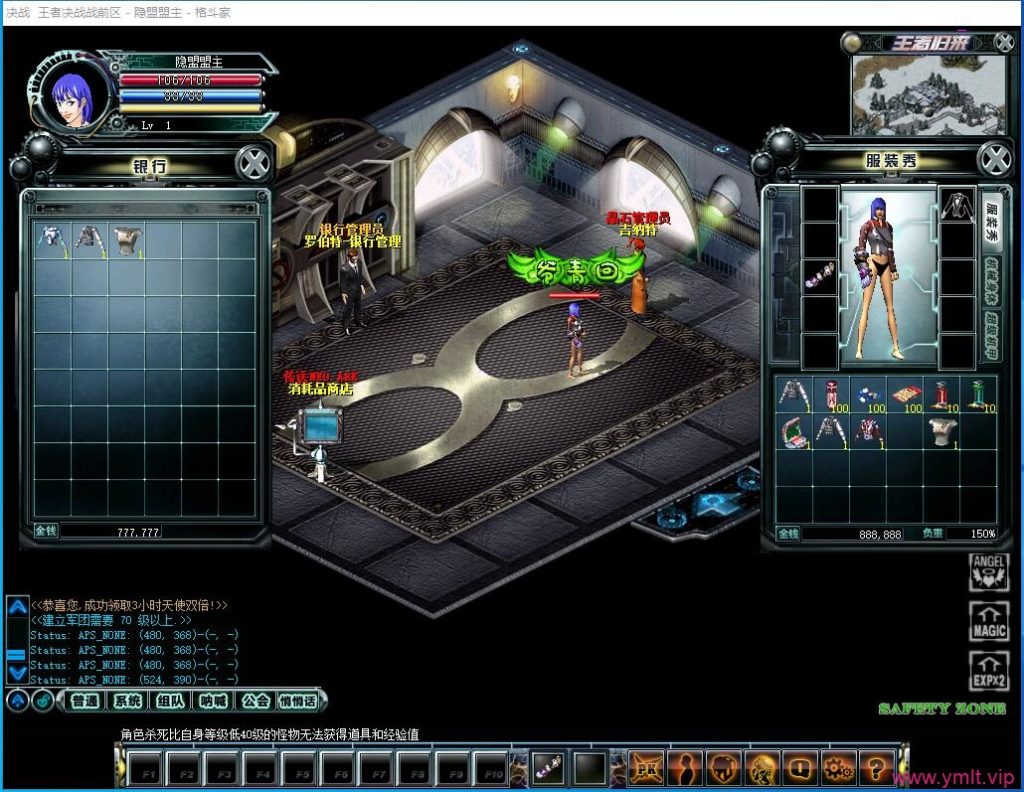Close the 服装秀 costume panel

coord(993,159)
